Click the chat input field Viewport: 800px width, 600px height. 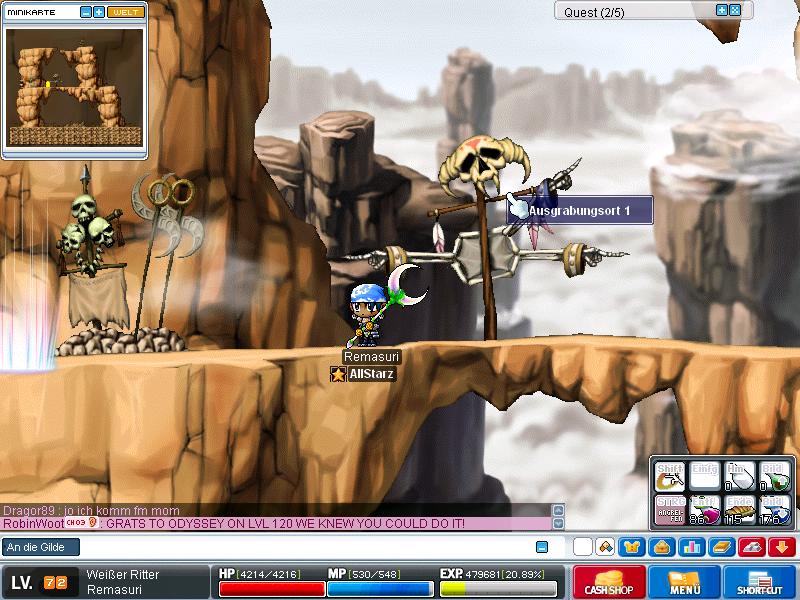(290, 547)
